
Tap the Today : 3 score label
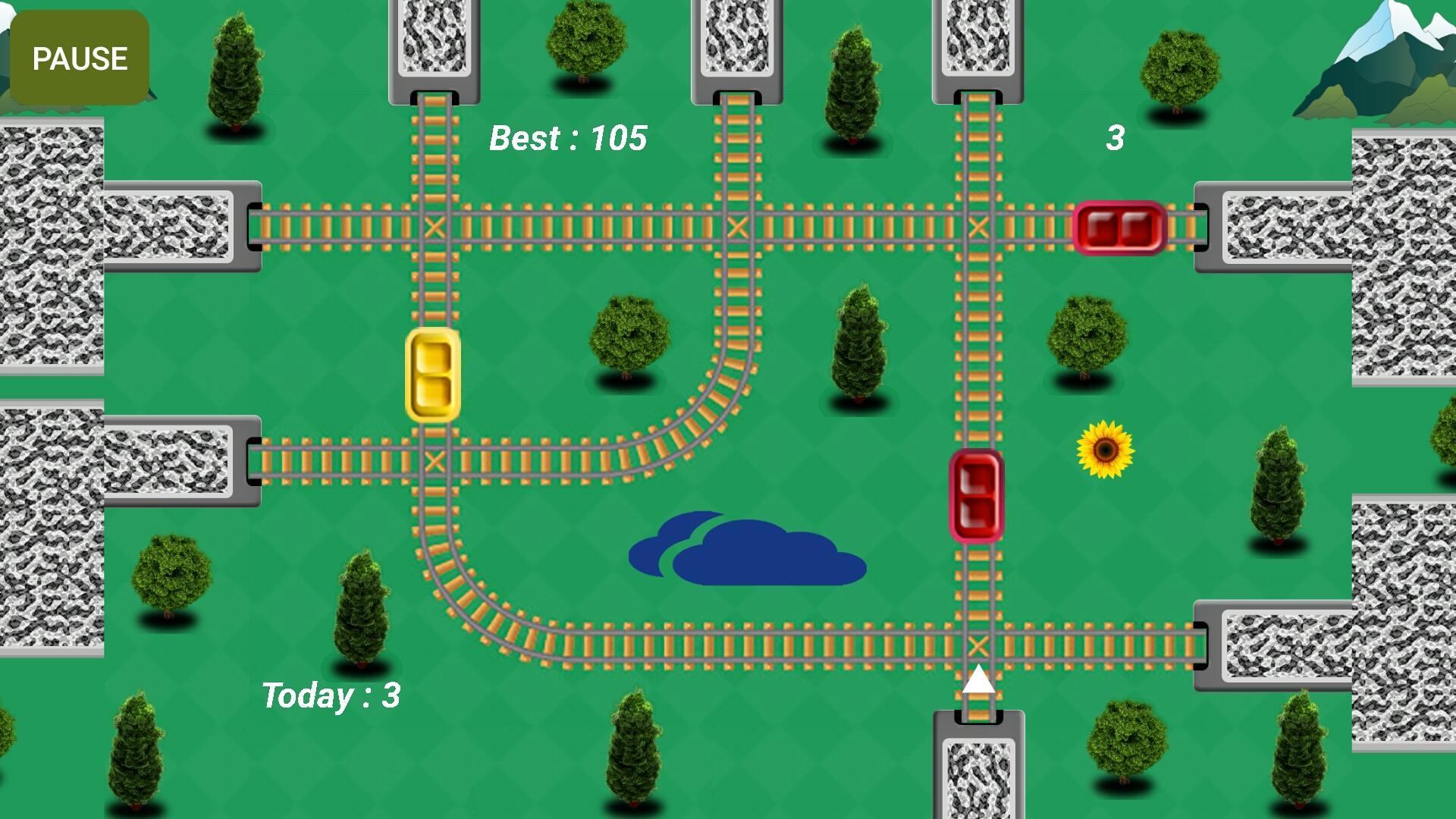331,695
